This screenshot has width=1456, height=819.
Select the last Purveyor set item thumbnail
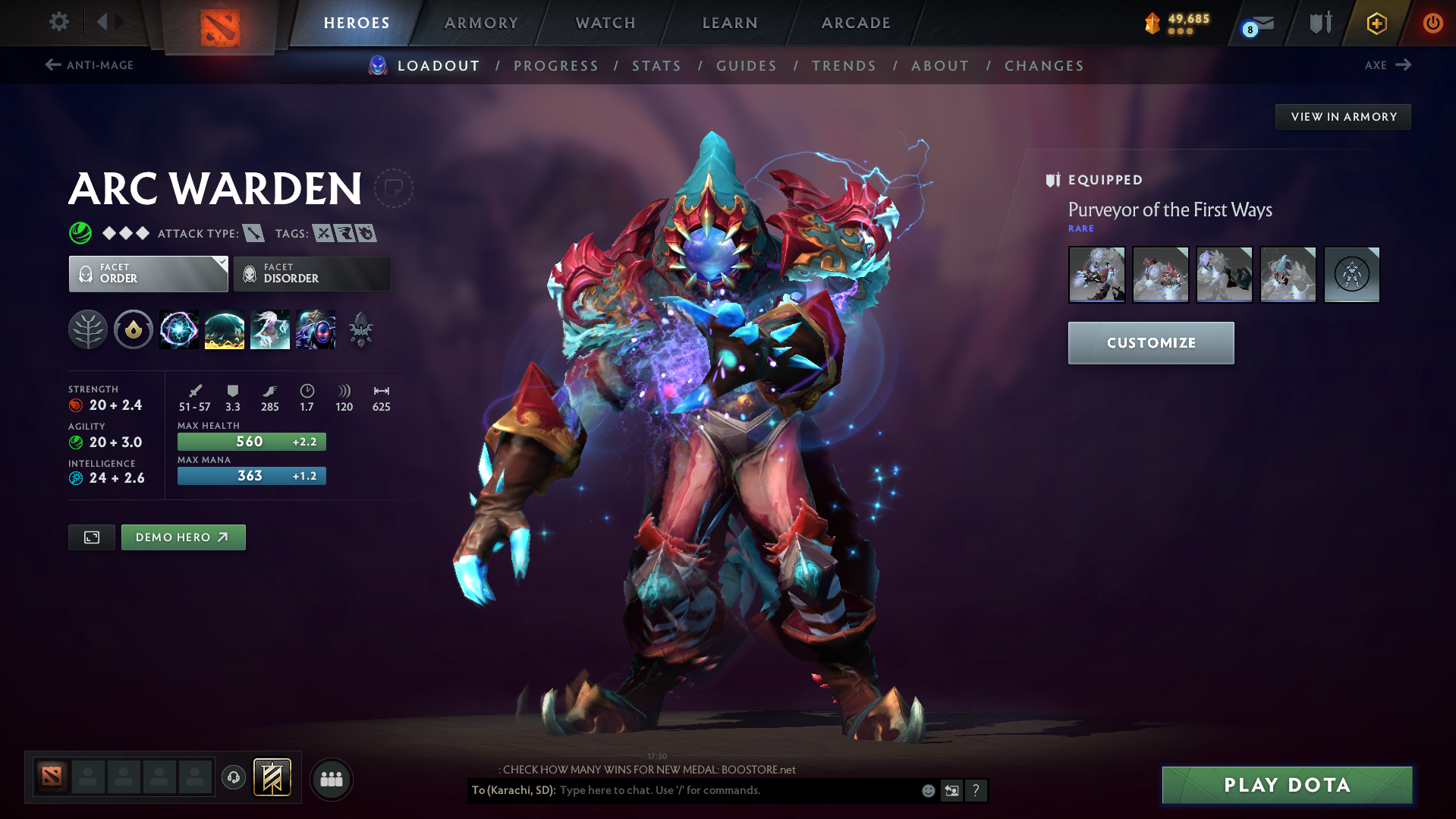click(1351, 274)
